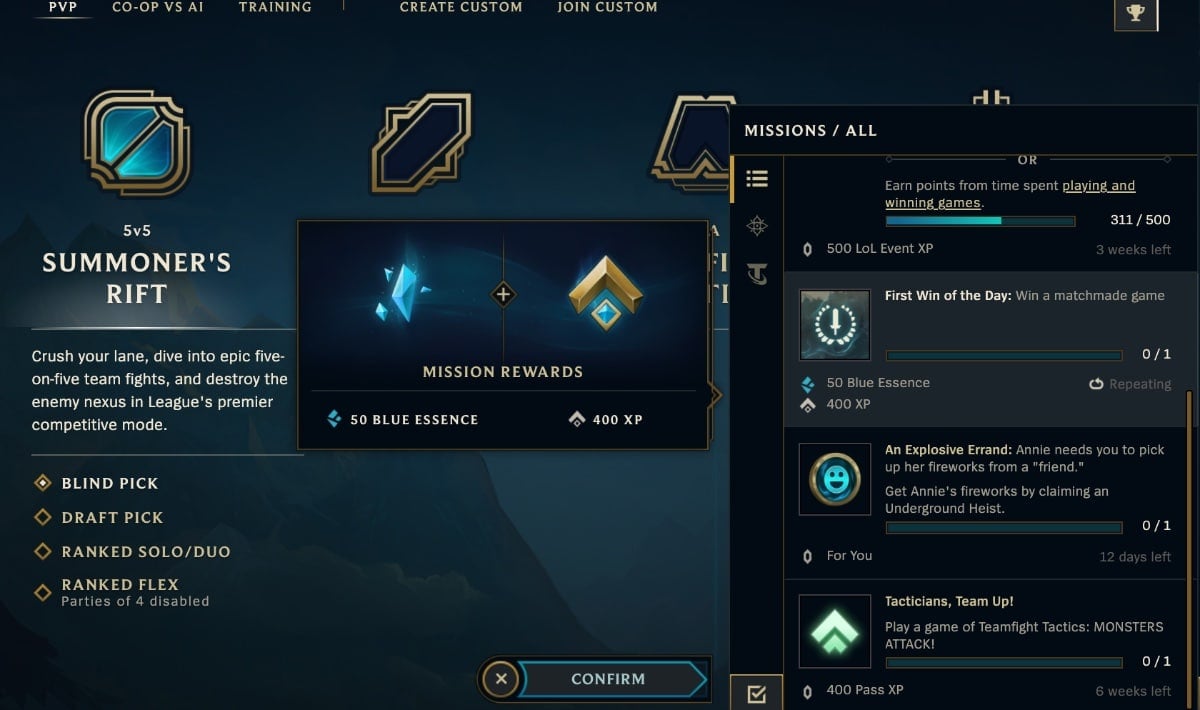Open the Teamfight Tactics missions tab
The width and height of the screenshot is (1200, 710).
[x=757, y=273]
